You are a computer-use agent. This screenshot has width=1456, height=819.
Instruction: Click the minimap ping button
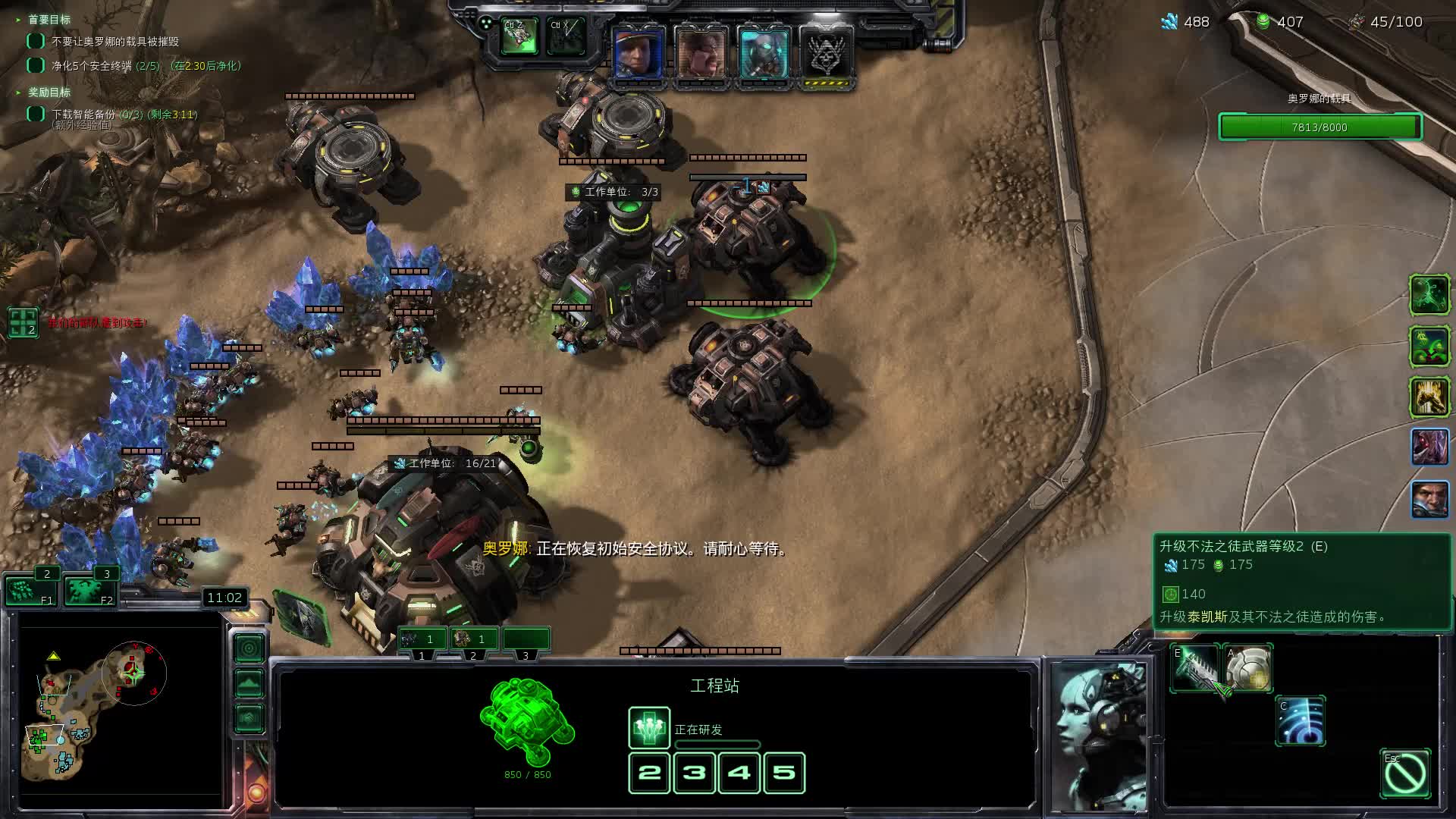pos(249,648)
